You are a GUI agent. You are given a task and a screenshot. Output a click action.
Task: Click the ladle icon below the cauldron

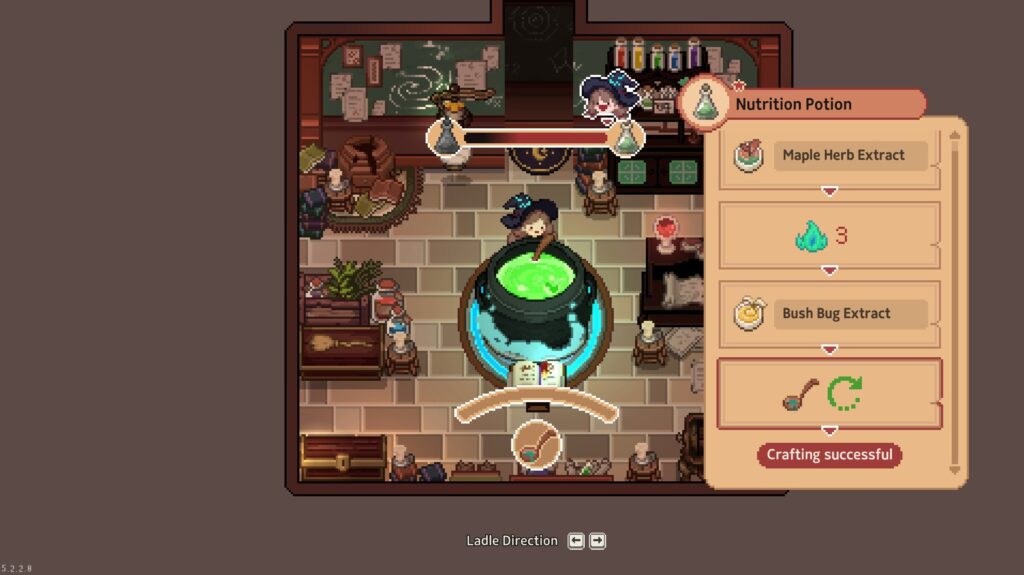pyautogui.click(x=538, y=445)
